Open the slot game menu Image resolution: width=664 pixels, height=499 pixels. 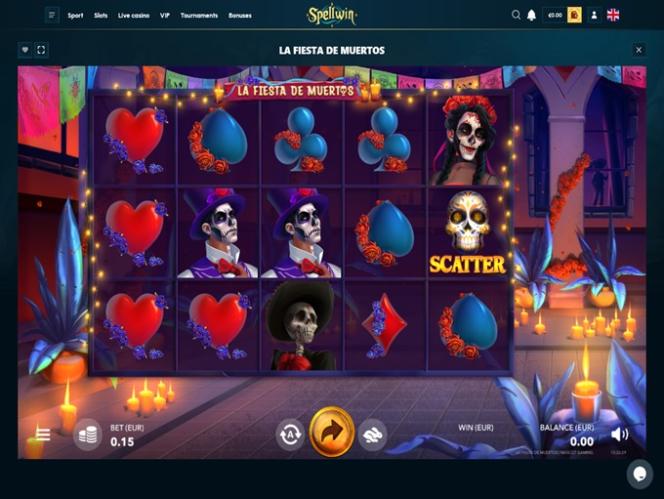pyautogui.click(x=43, y=434)
